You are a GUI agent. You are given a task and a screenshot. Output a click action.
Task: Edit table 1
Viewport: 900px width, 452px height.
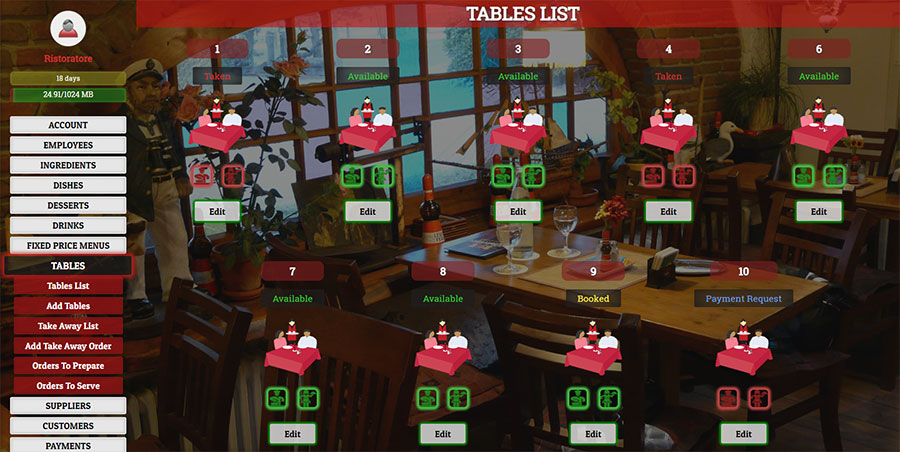click(x=217, y=211)
